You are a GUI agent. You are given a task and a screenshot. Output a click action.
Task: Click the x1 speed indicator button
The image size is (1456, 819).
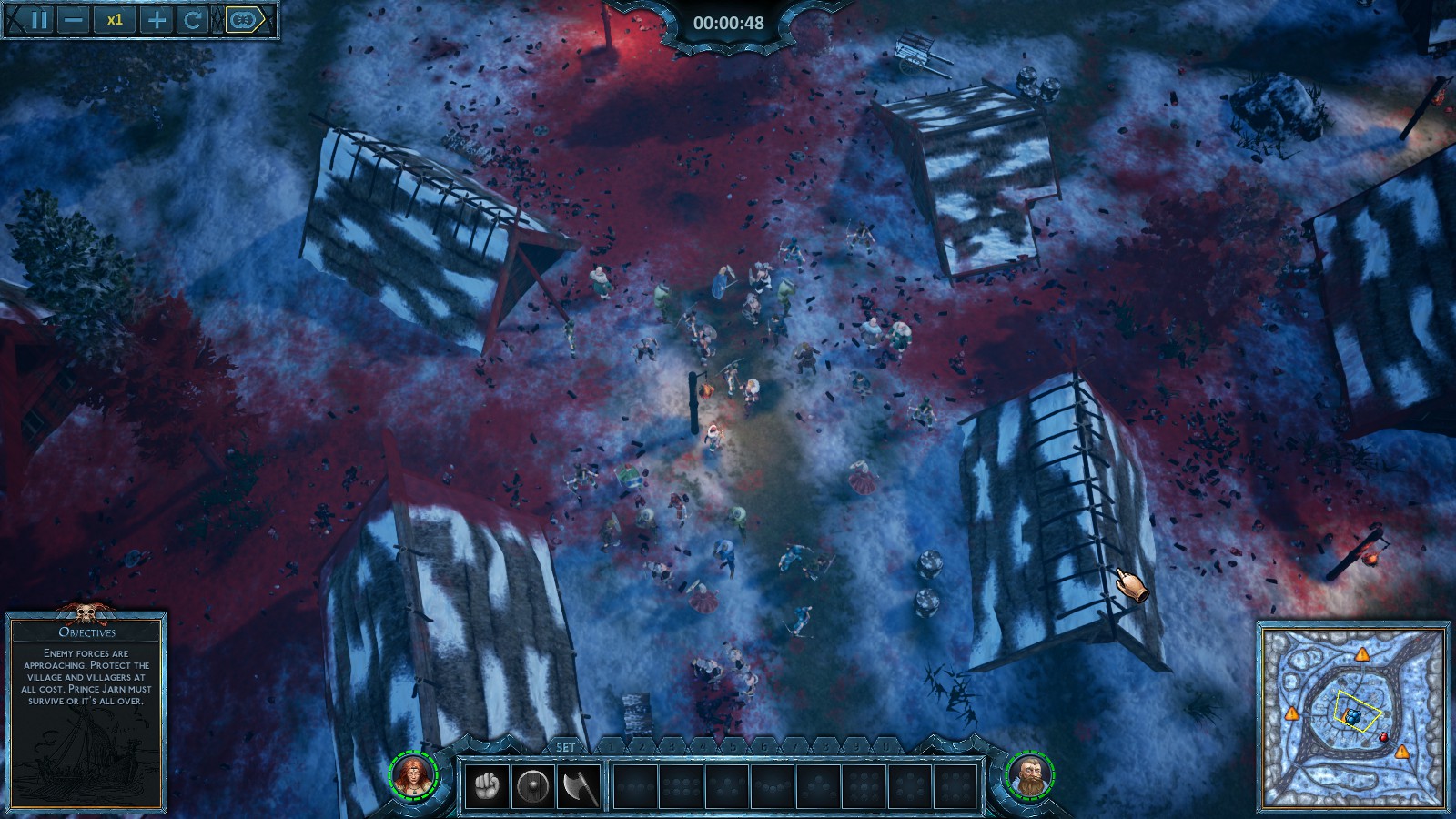115,20
